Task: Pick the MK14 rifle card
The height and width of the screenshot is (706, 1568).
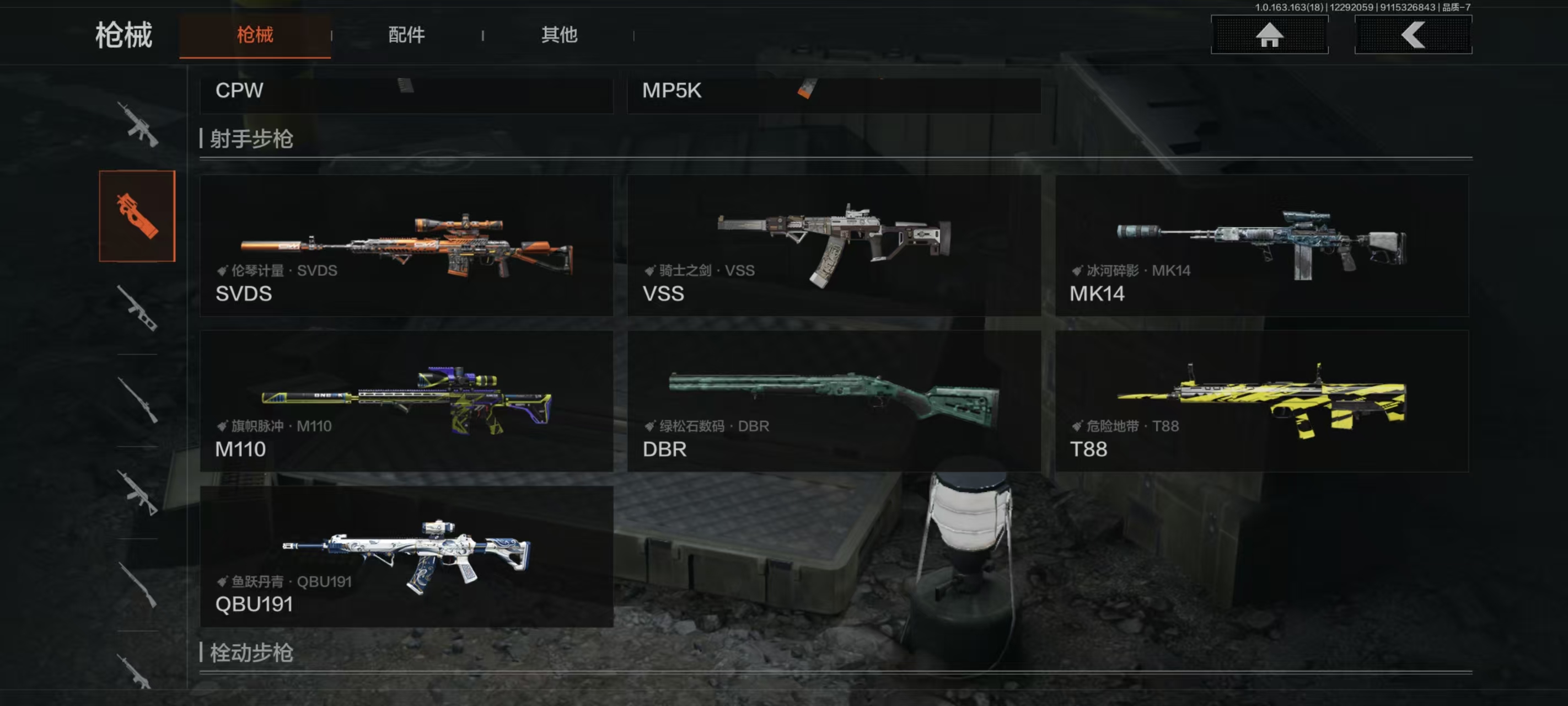Action: (1262, 245)
